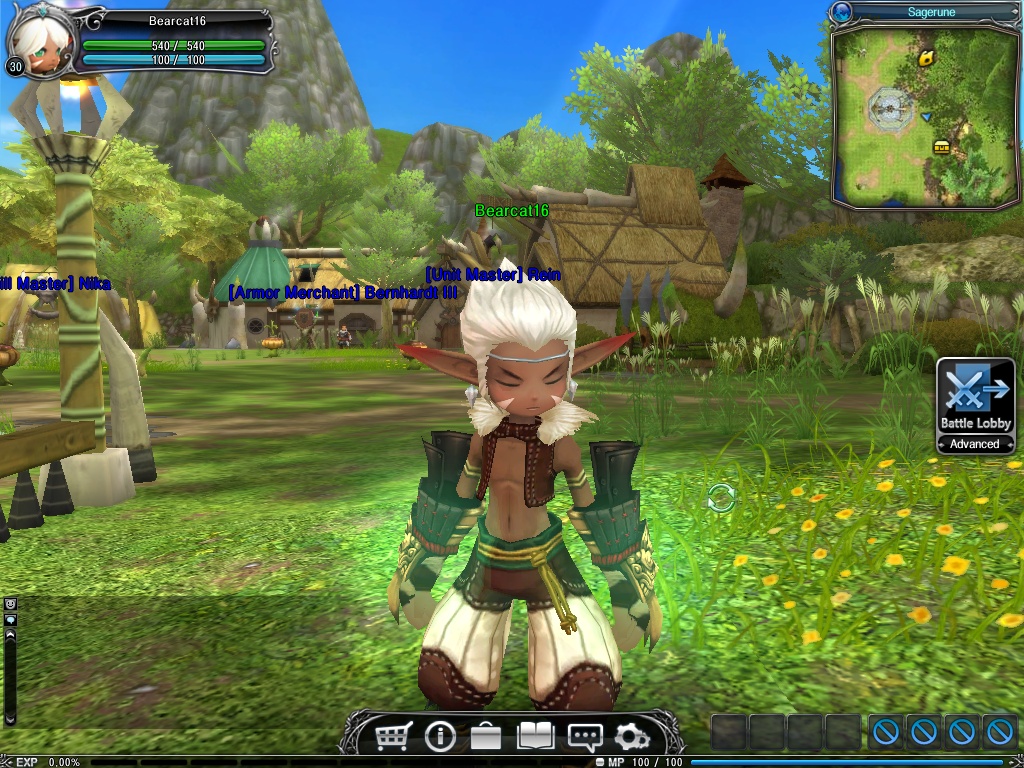Open the open-book journal
The height and width of the screenshot is (768, 1024).
click(535, 737)
